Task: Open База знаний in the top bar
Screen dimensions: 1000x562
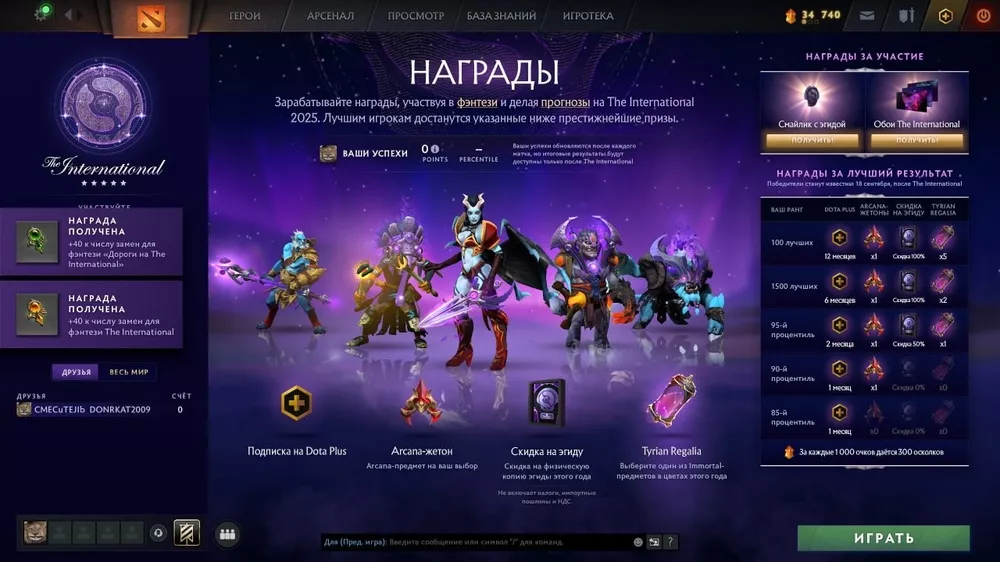Action: click(501, 16)
